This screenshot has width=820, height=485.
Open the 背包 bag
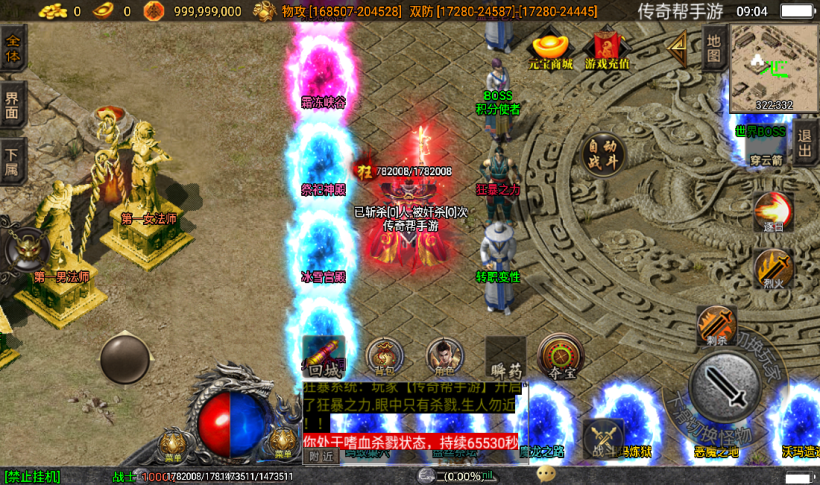pyautogui.click(x=385, y=357)
